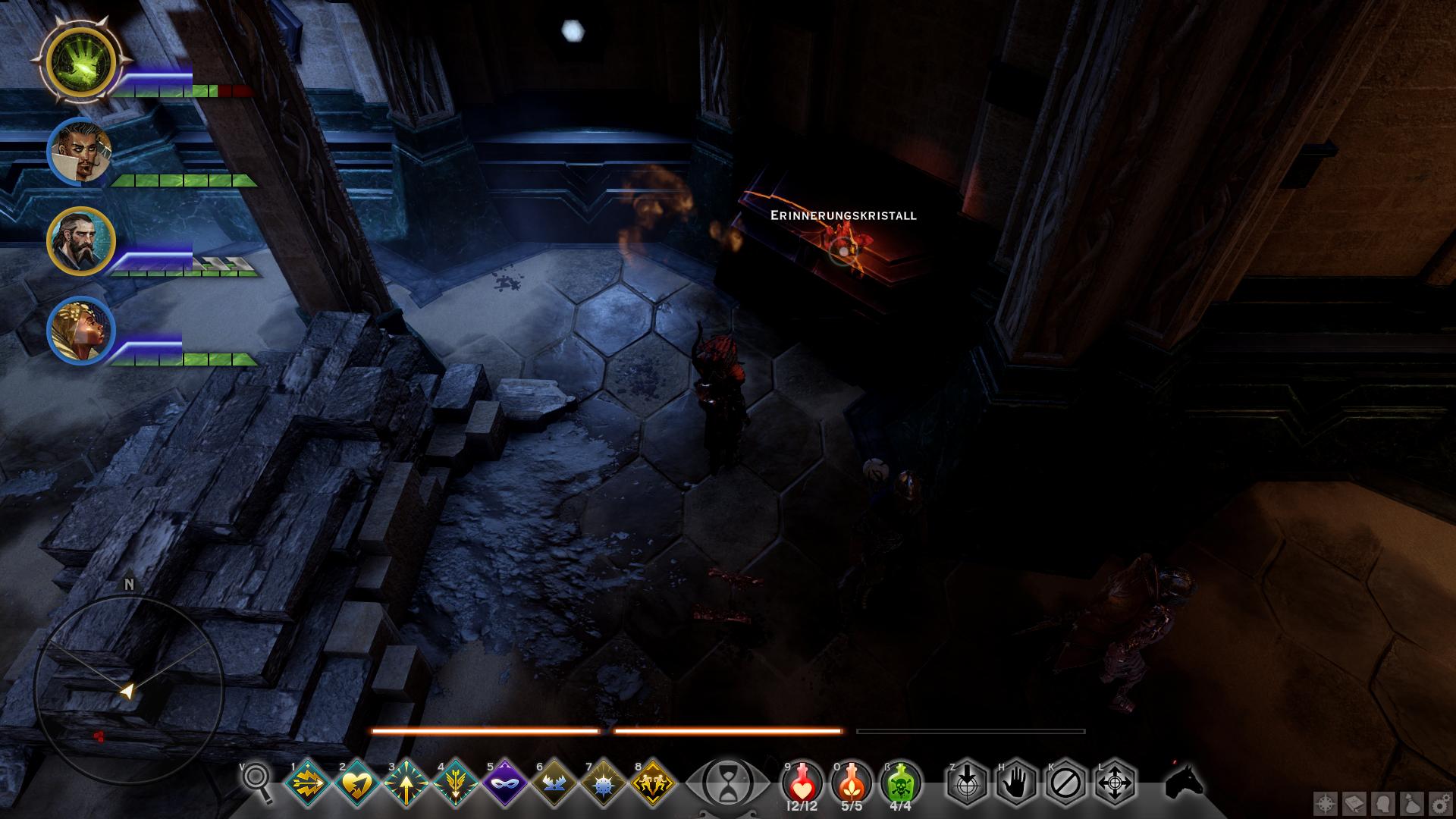Use the orange regeneration potion
Image resolution: width=1456 pixels, height=819 pixels.
click(x=852, y=781)
